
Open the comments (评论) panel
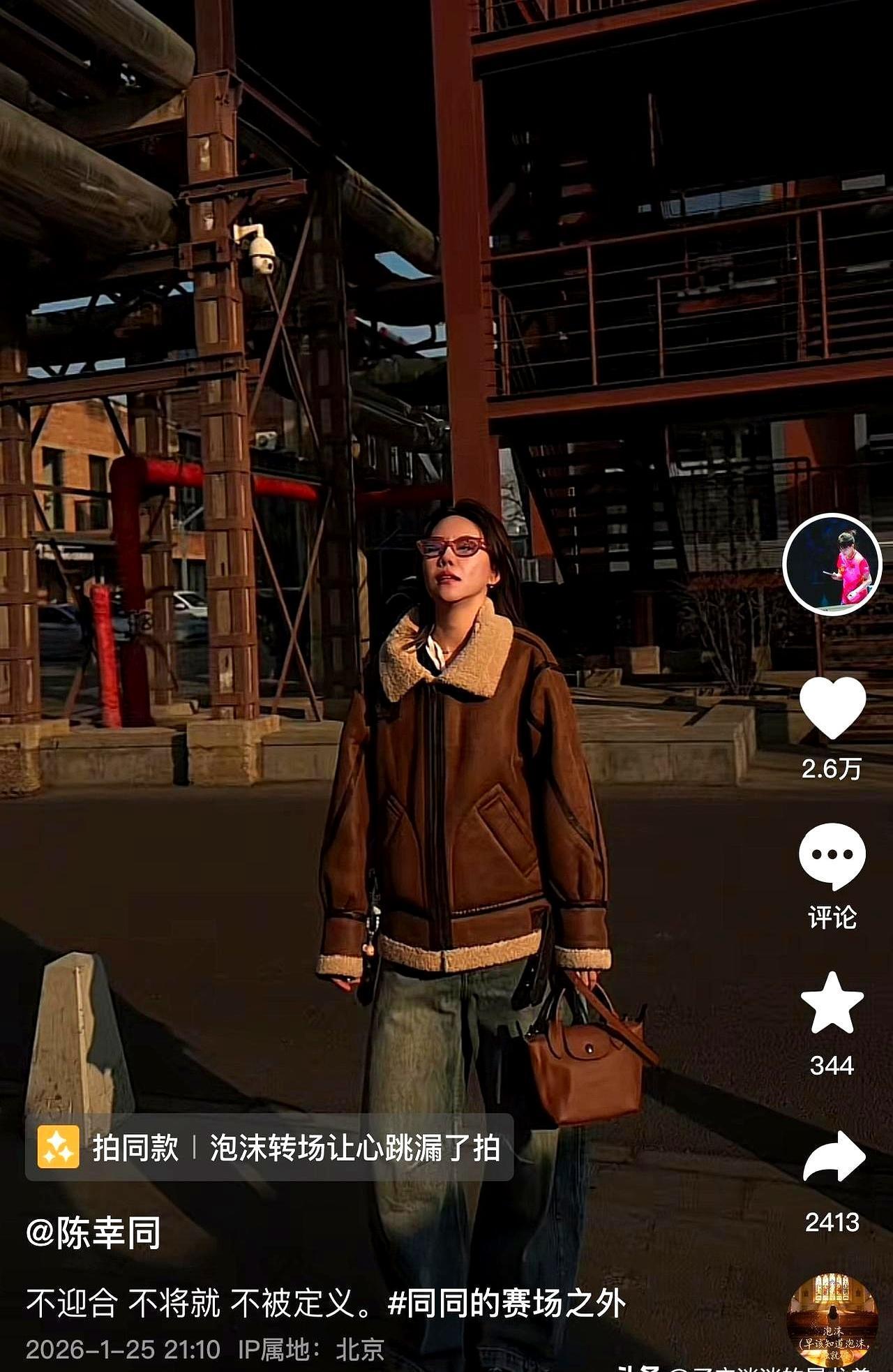[832, 856]
